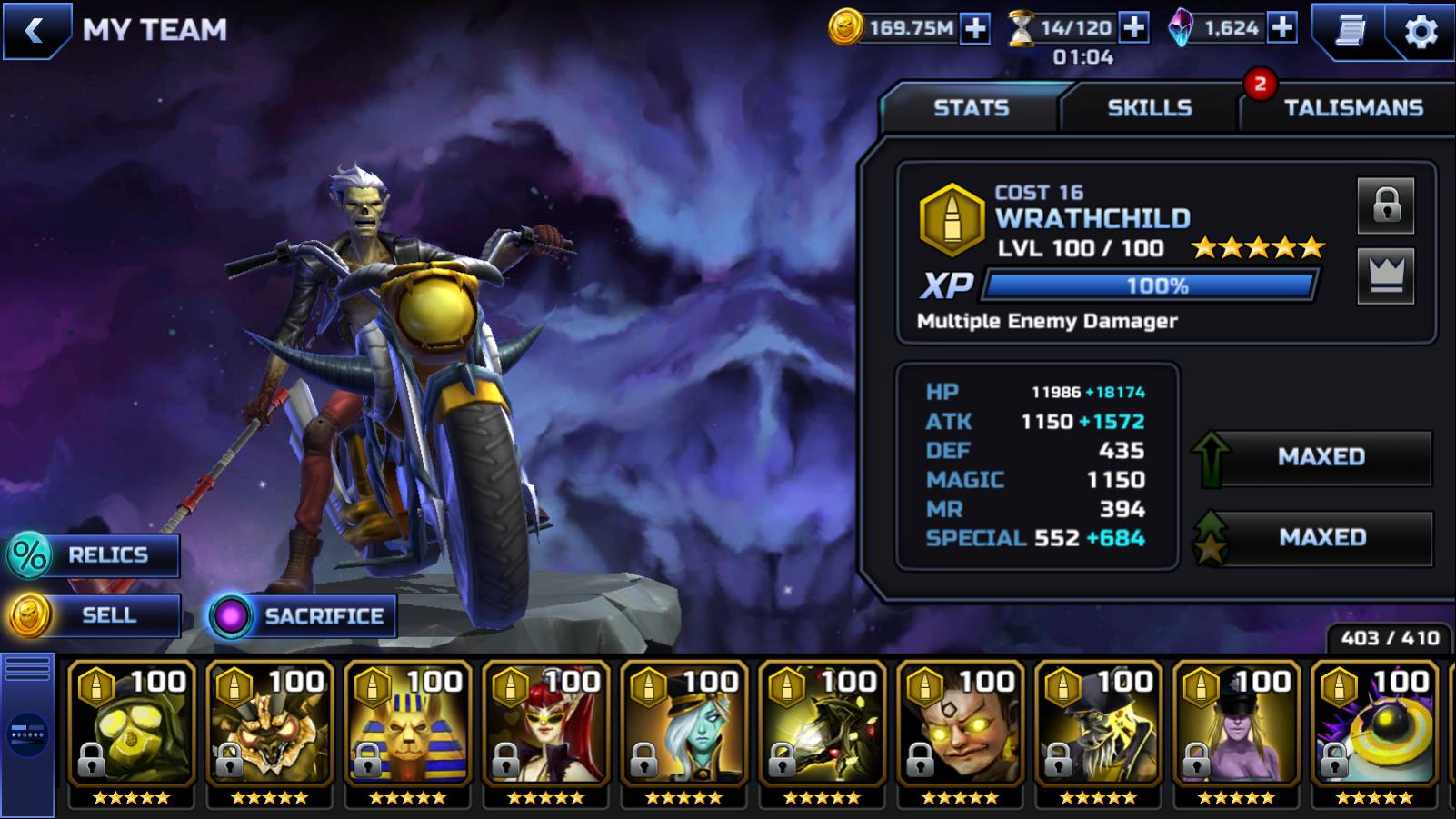
Task: Buy more purple gems
Action: click(x=1282, y=28)
